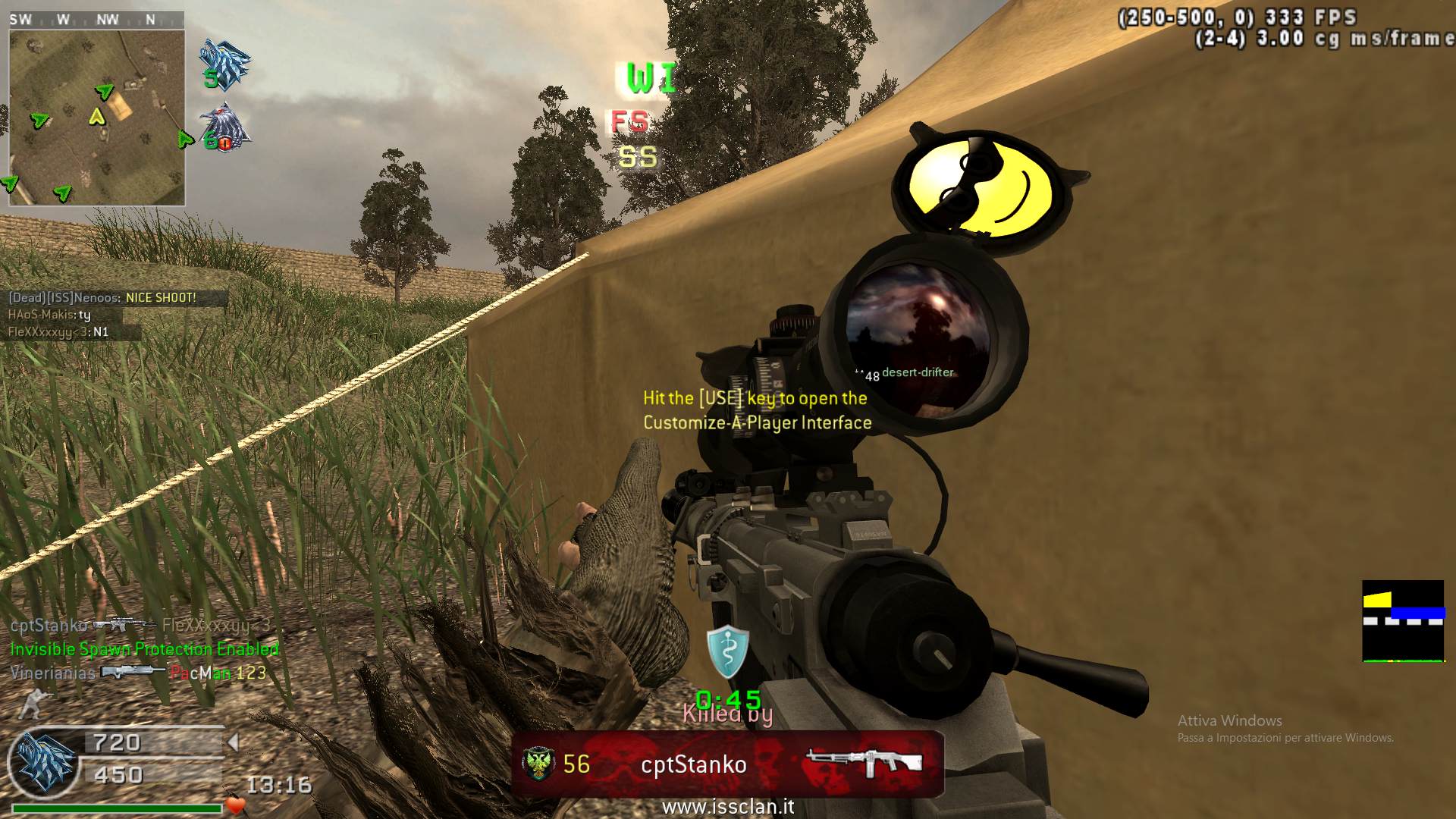Click the machine gun icon in killed-by panel
Image resolution: width=1456 pixels, height=819 pixels.
pos(864,764)
